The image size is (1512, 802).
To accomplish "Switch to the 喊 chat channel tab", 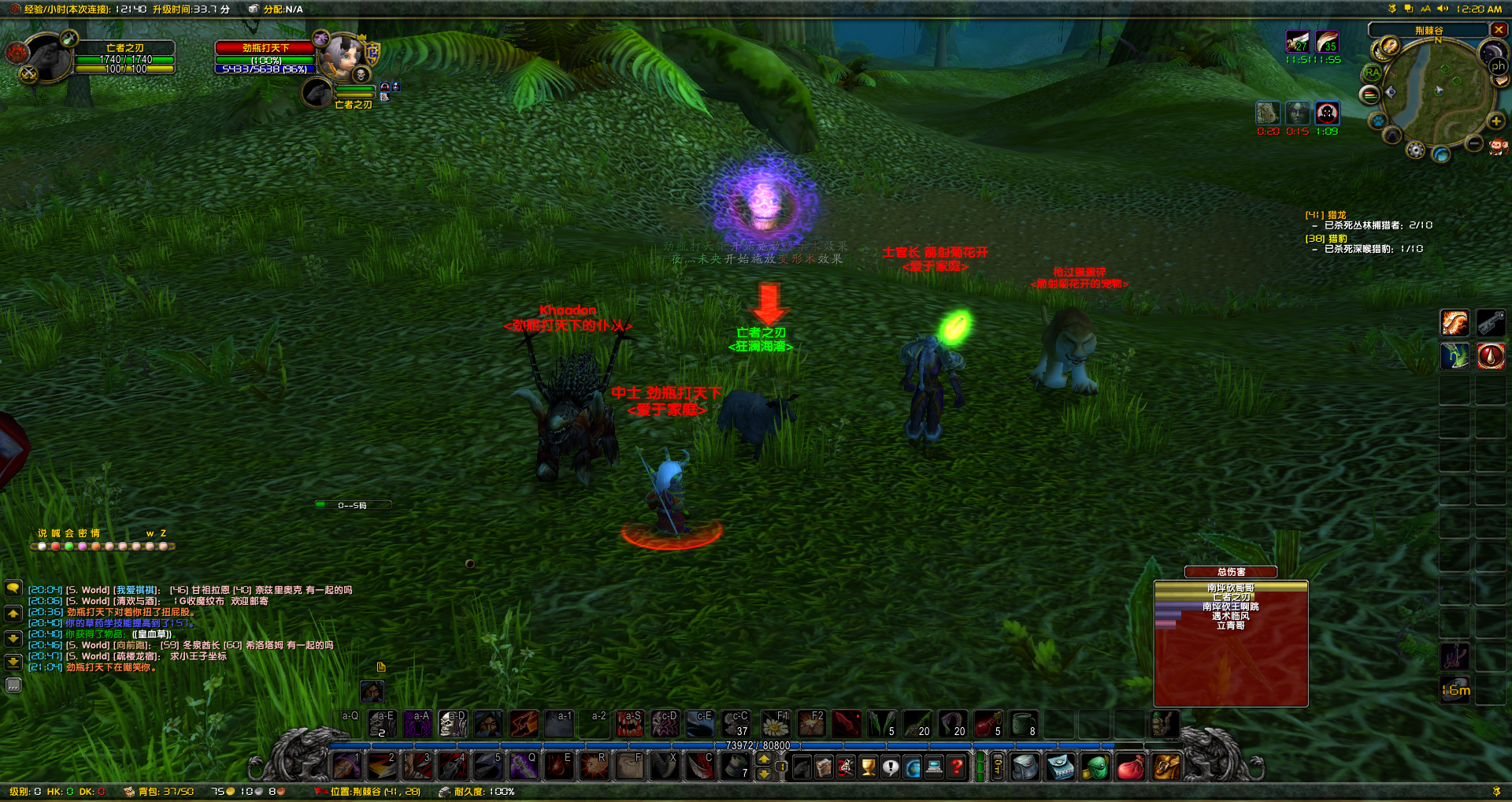I will point(55,533).
